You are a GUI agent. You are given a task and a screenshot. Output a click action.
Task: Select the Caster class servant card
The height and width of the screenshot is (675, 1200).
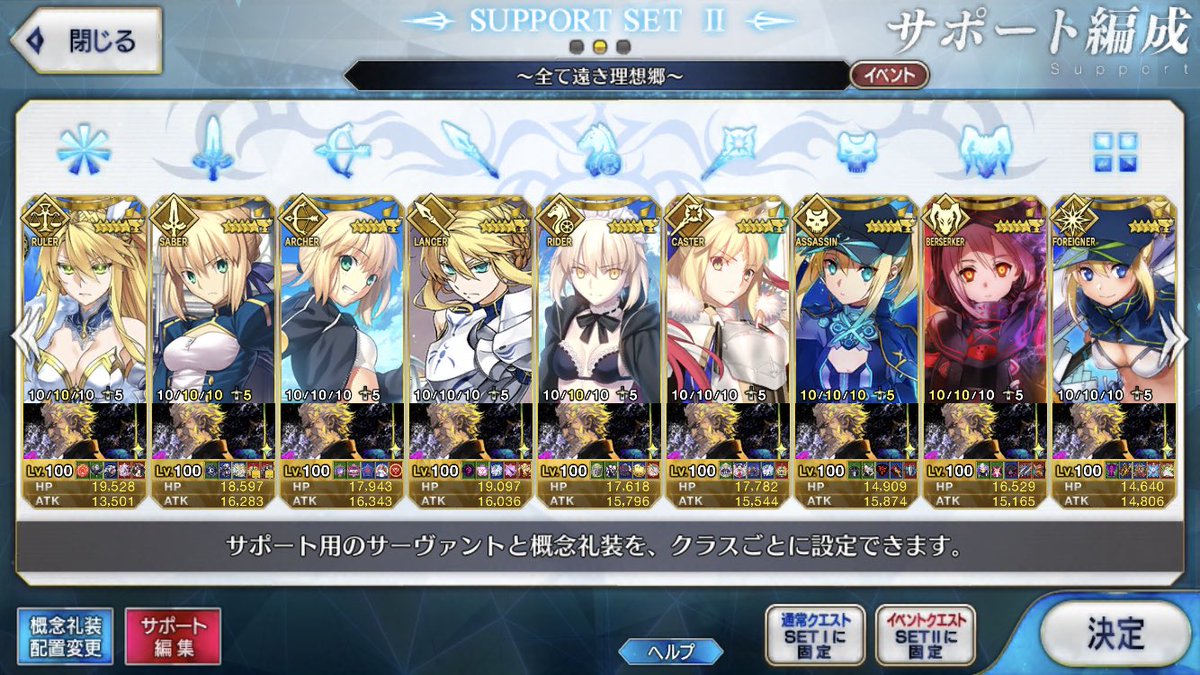727,300
